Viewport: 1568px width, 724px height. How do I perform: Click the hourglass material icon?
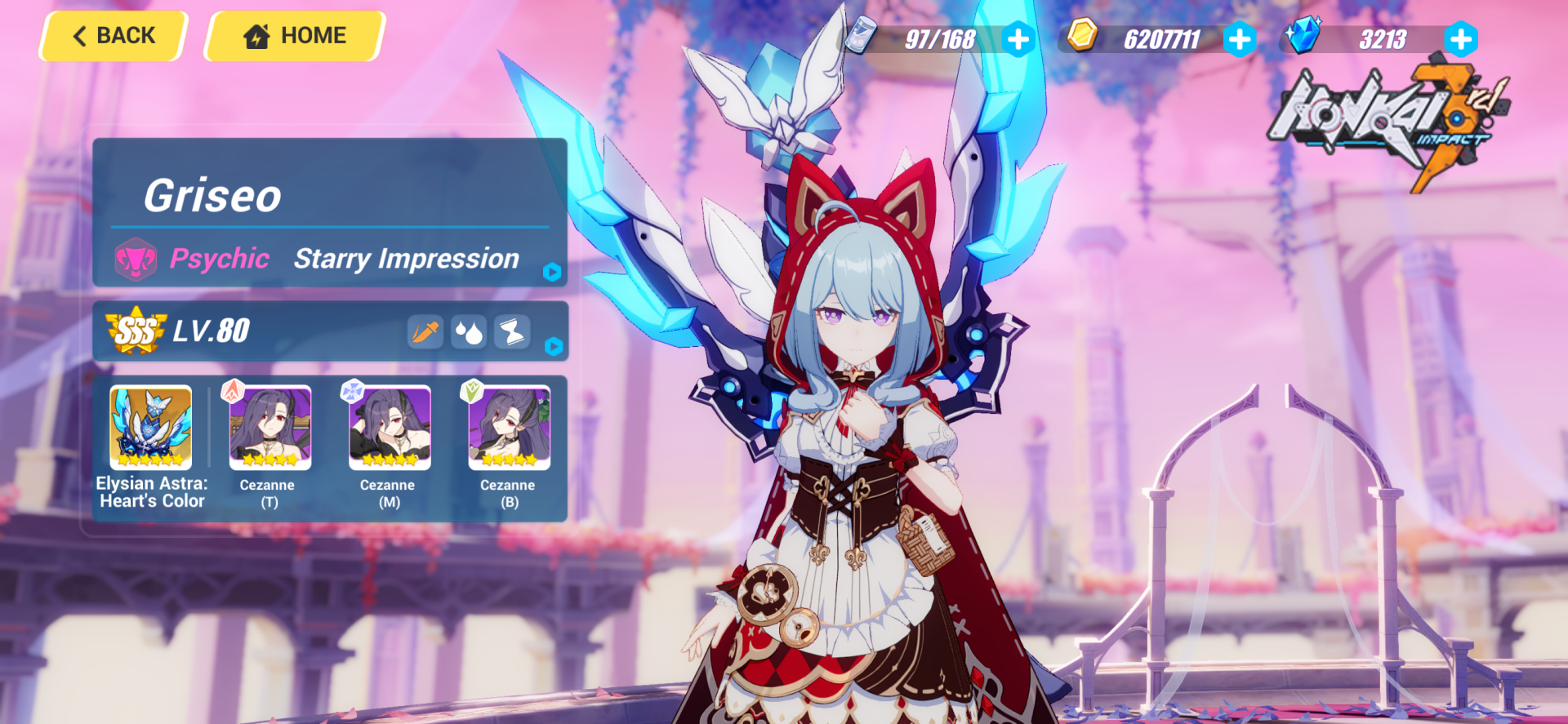click(512, 331)
